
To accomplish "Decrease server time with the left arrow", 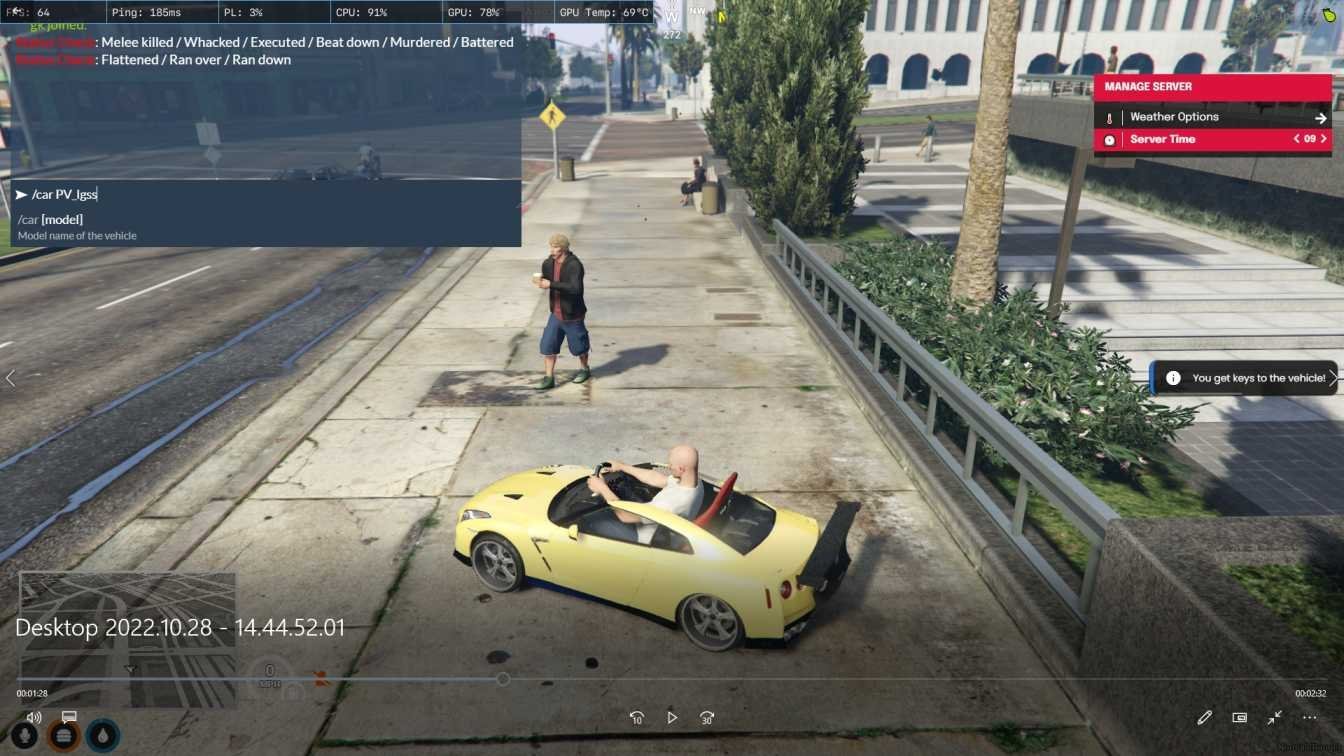I will (1297, 139).
